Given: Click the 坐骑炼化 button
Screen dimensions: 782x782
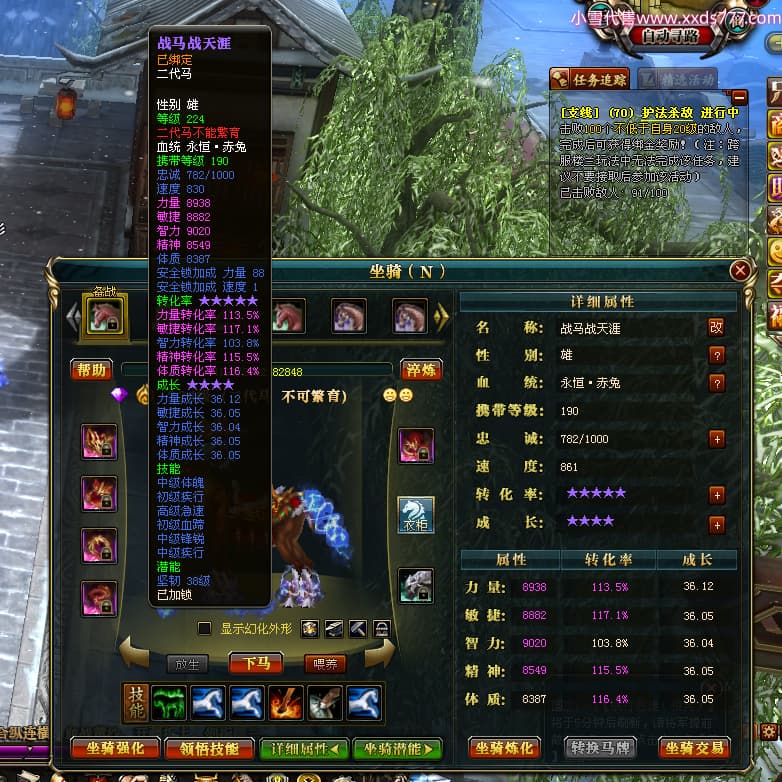Looking at the screenshot, I should (x=505, y=748).
